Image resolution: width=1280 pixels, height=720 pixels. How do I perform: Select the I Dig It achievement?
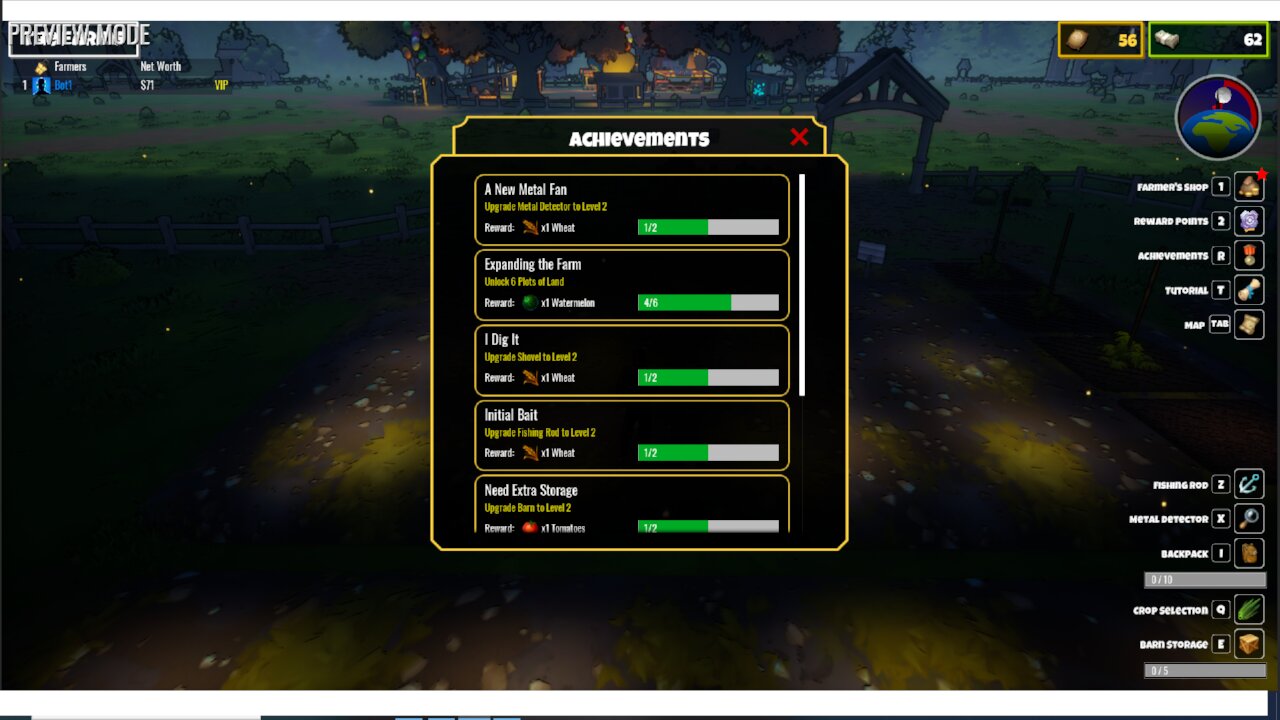[631, 359]
